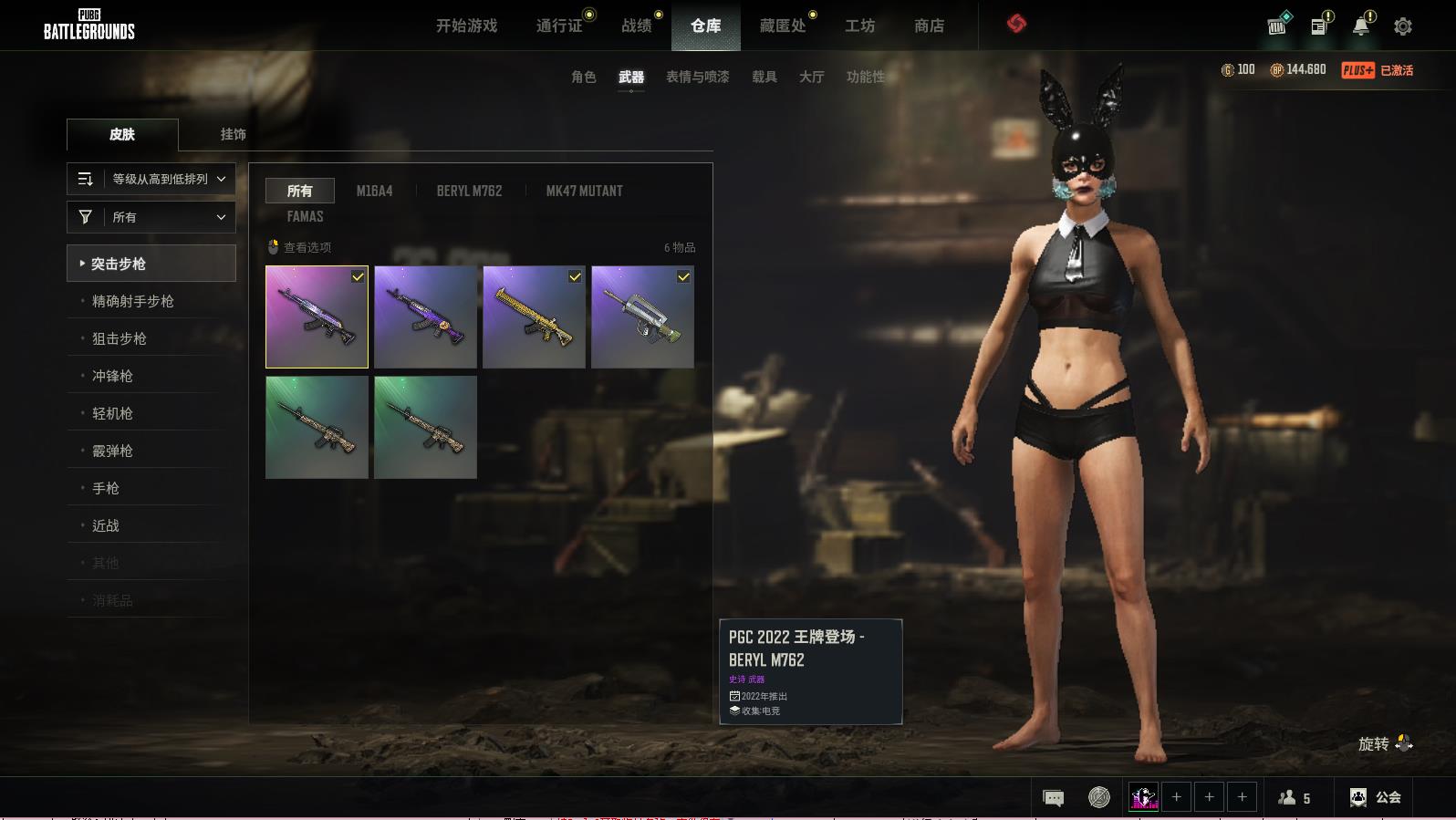The height and width of the screenshot is (820, 1456).
Task: Open the 等级从高到低排列 sort dropdown
Action: click(x=151, y=179)
